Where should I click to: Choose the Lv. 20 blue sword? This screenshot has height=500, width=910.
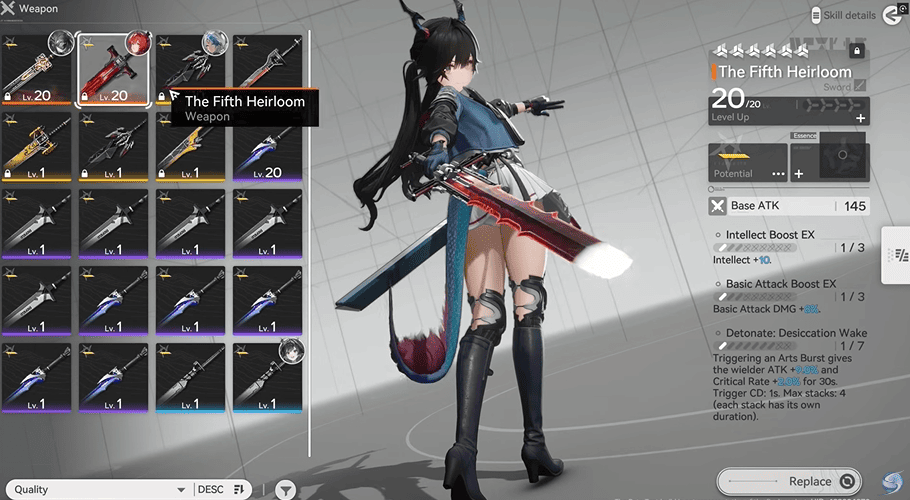pyautogui.click(x=268, y=147)
